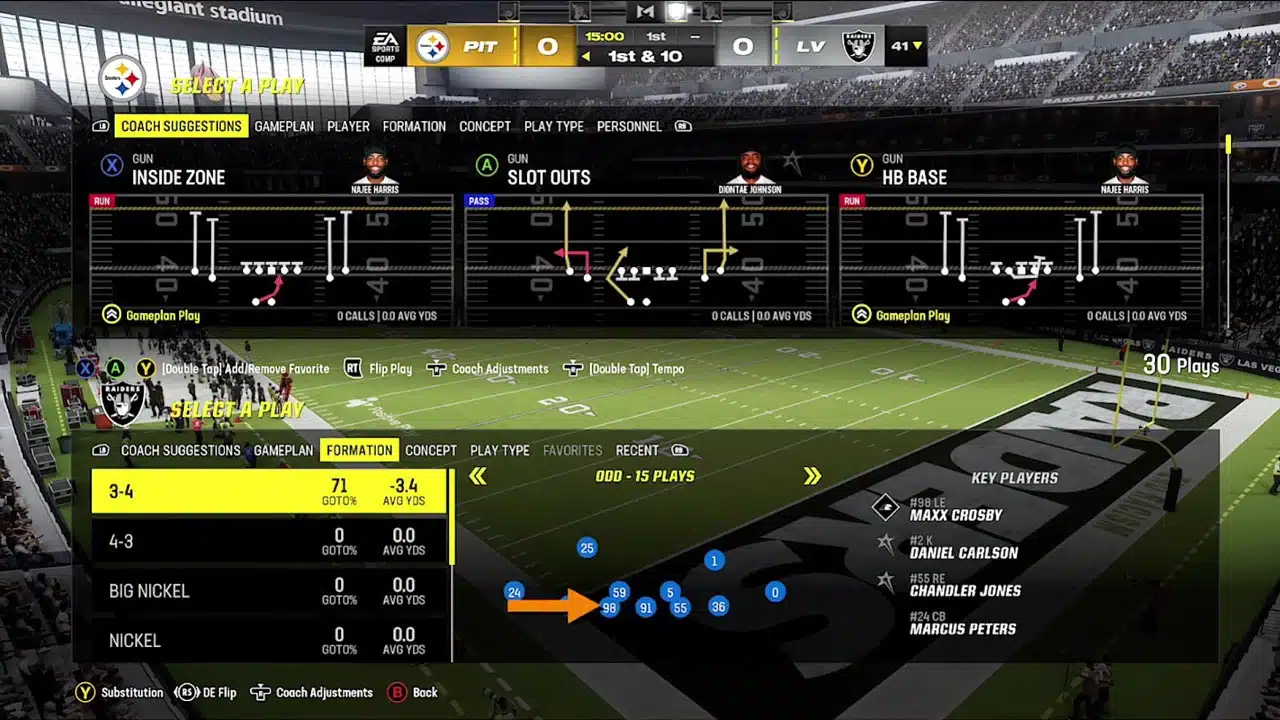The image size is (1280, 720).
Task: Go to the next formation set arrow
Action: (812, 477)
